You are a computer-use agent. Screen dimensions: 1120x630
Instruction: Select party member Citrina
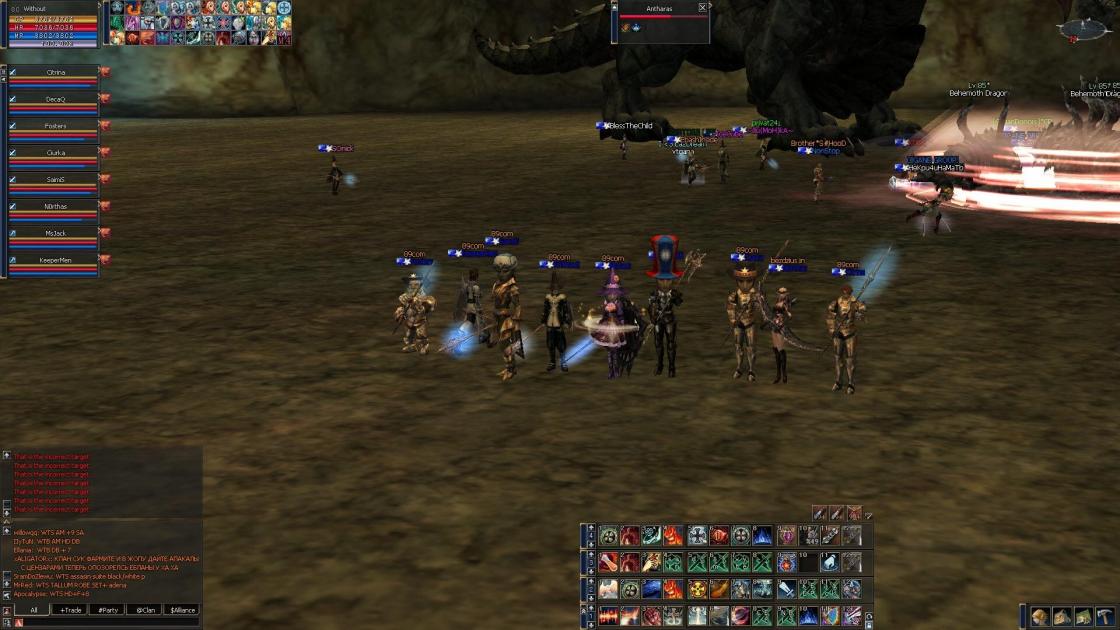tap(55, 73)
